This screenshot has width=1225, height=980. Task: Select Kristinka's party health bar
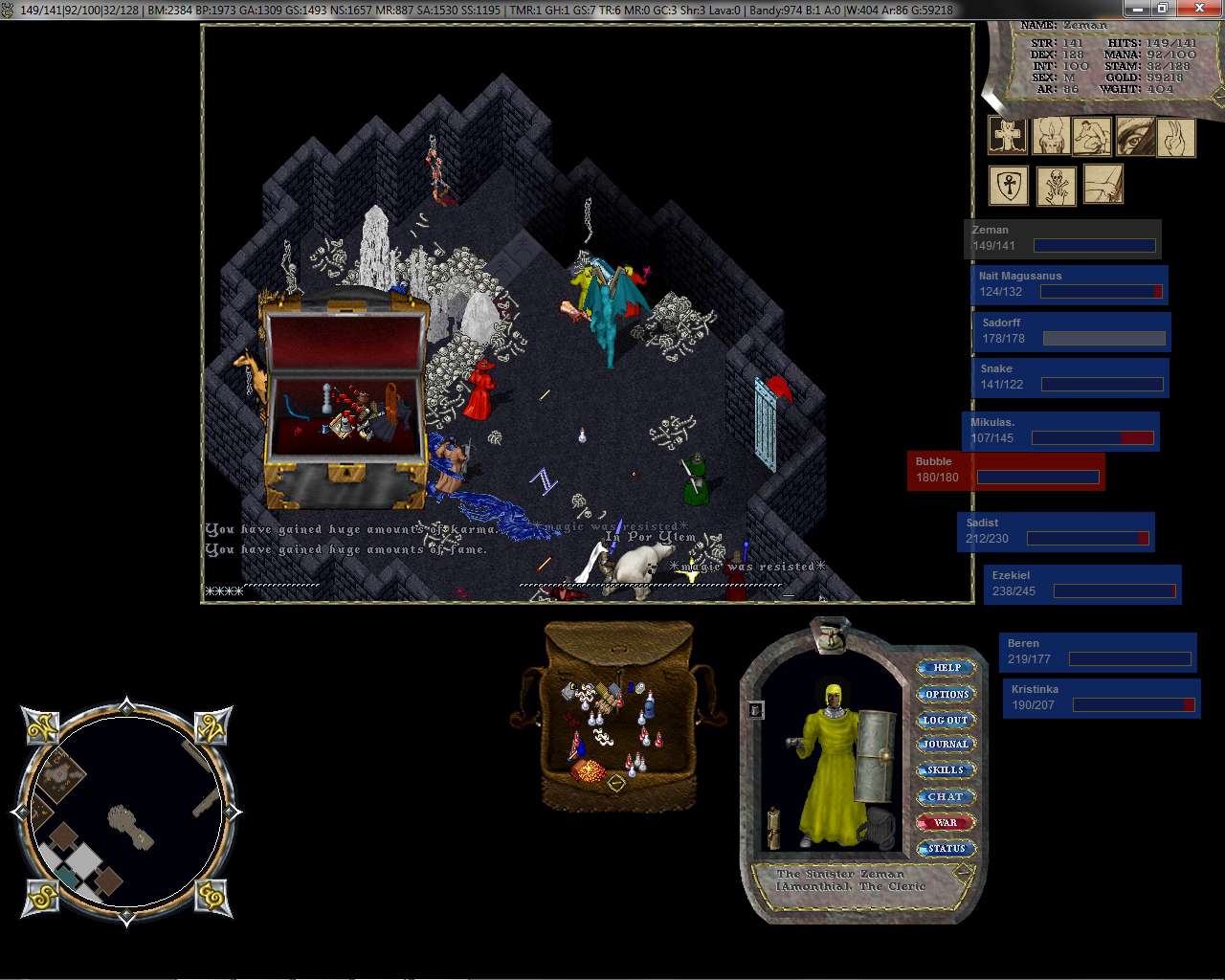[1102, 698]
